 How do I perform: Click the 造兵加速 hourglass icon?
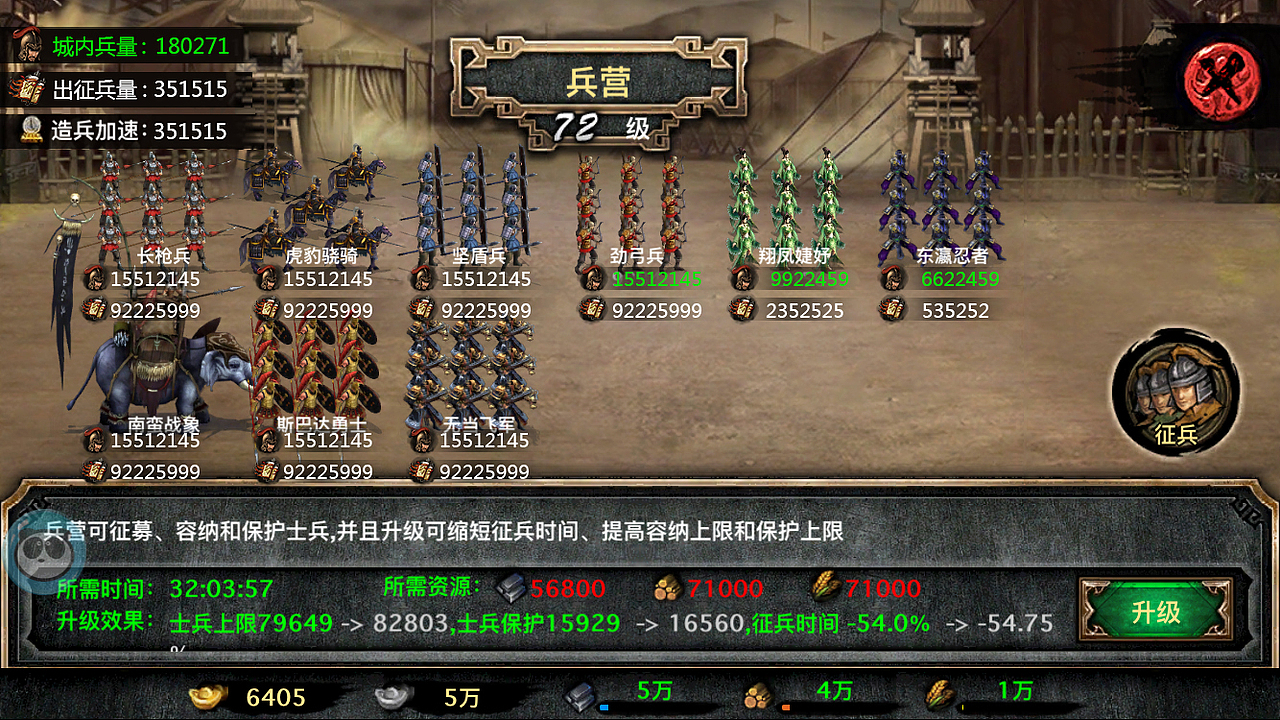pyautogui.click(x=30, y=131)
